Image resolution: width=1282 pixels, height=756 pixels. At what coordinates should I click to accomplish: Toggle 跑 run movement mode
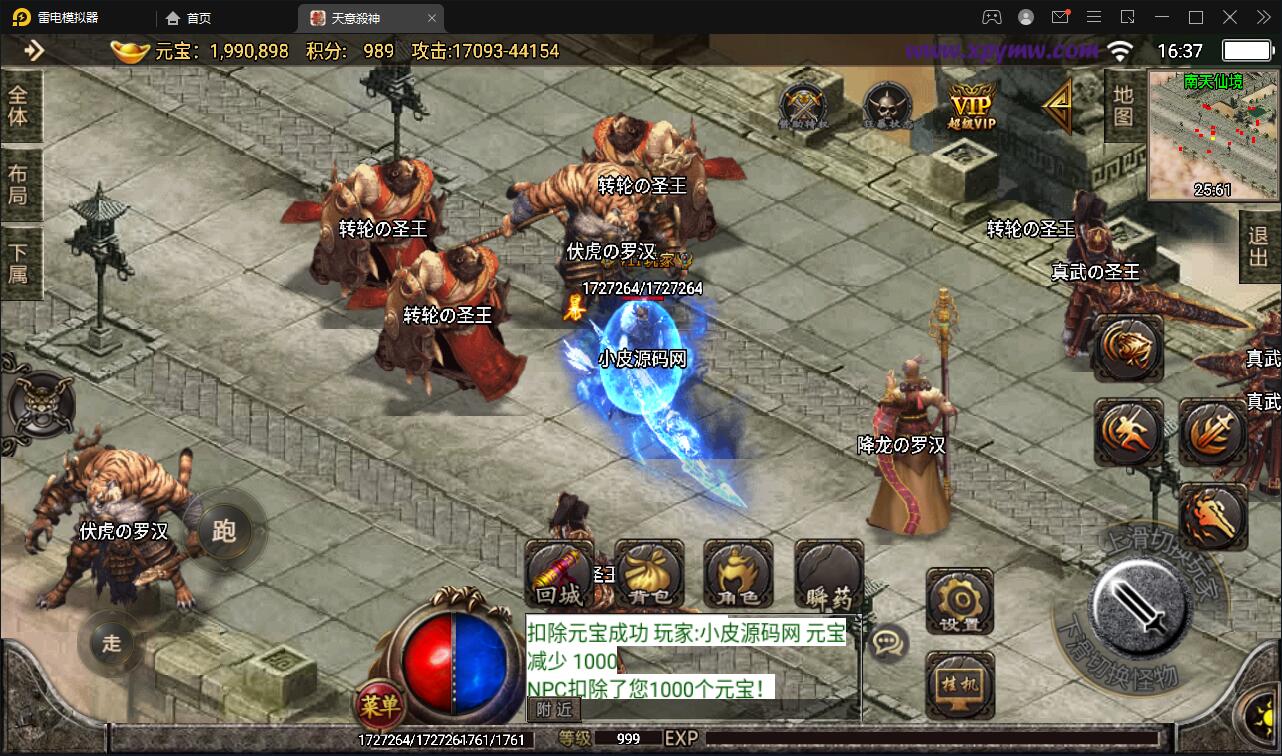coord(225,530)
